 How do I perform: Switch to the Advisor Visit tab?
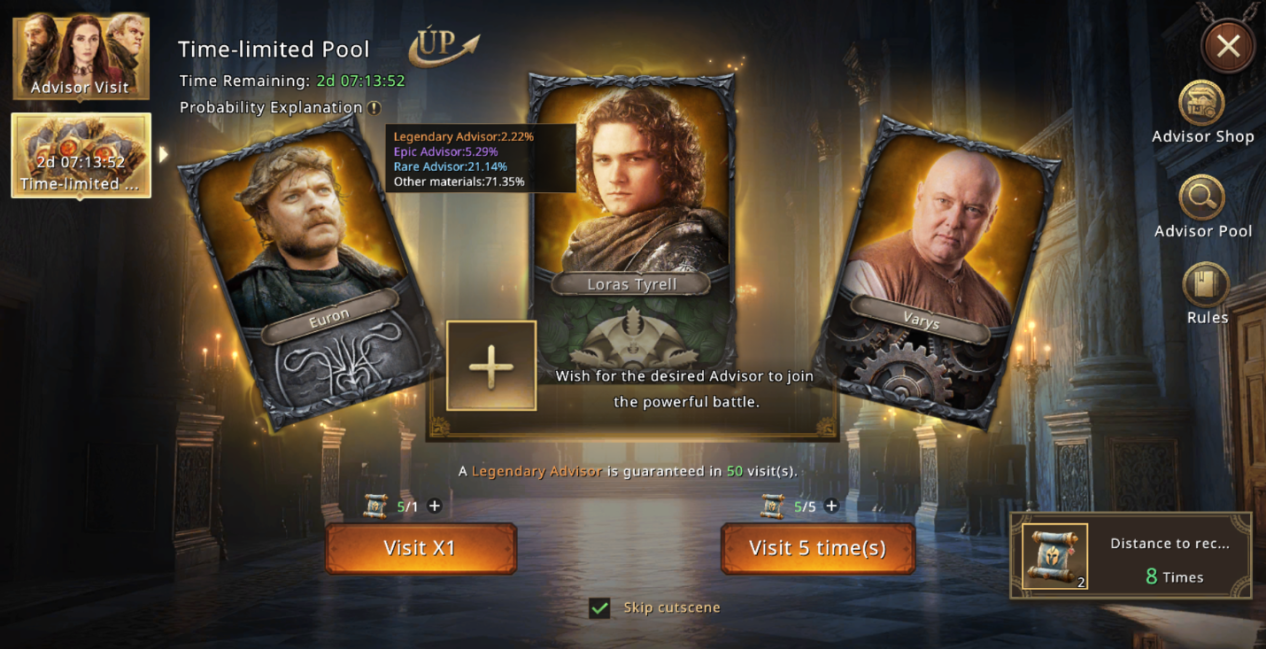tap(80, 56)
